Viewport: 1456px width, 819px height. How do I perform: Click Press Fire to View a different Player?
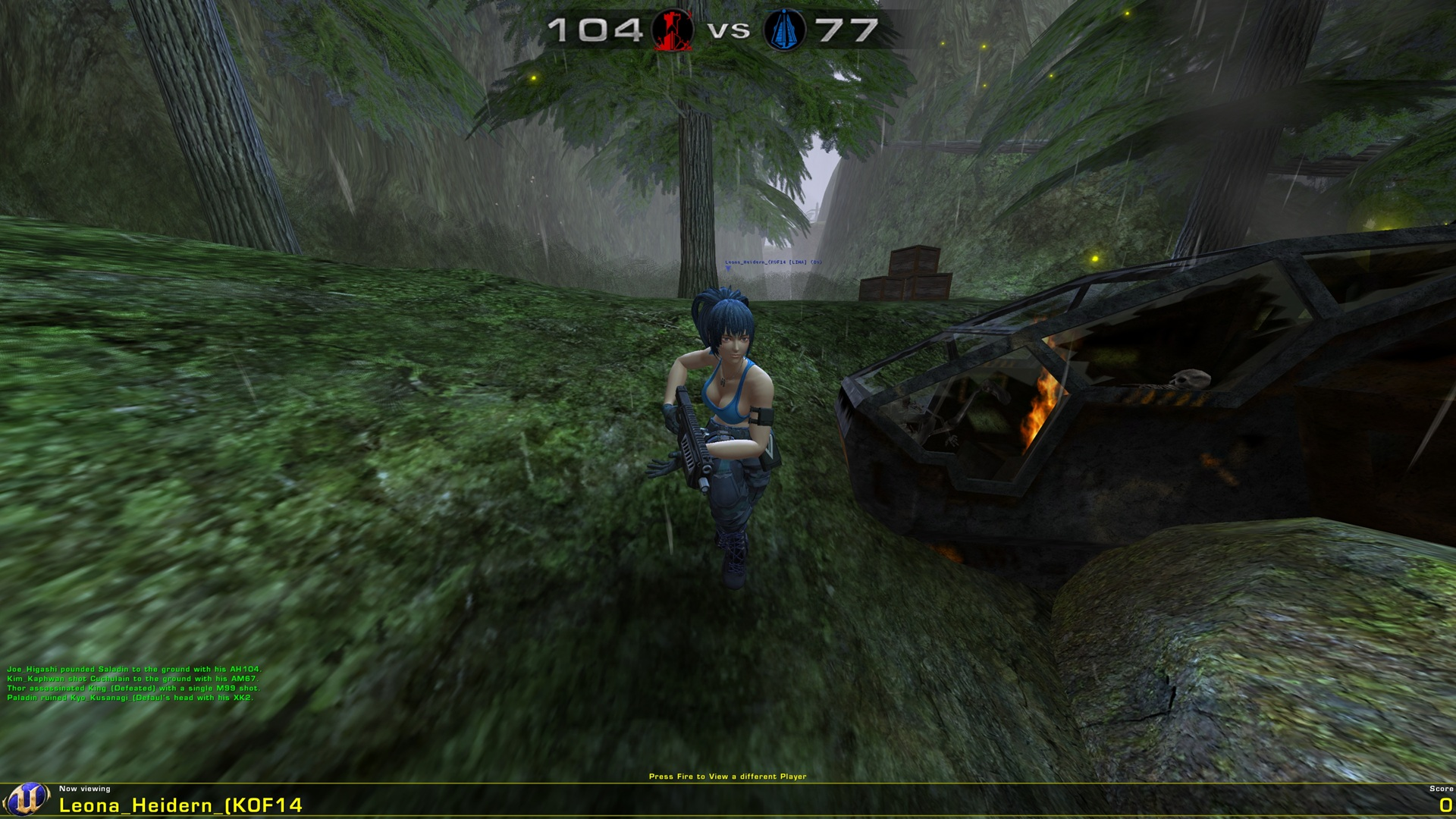point(728,777)
